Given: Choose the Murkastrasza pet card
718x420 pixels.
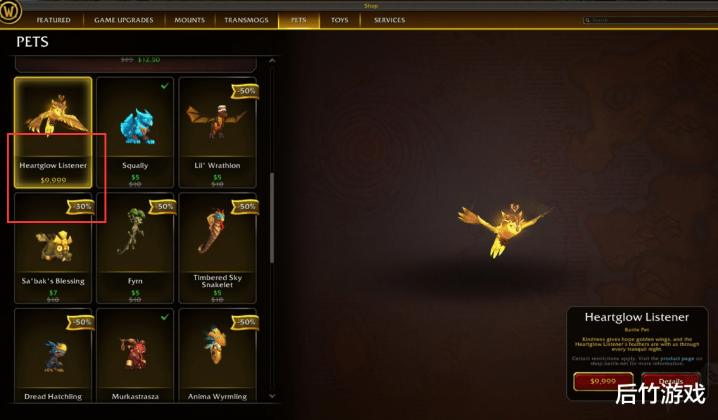Looking at the screenshot, I should 135,358.
